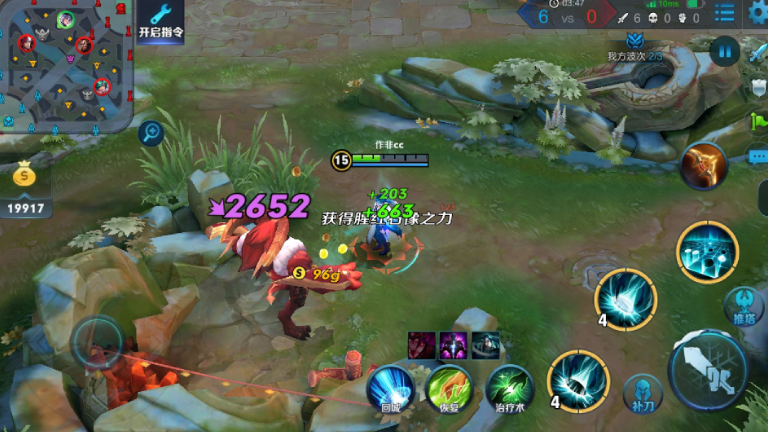Pause the match with the pause button
This screenshot has width=768, height=432.
tap(724, 50)
